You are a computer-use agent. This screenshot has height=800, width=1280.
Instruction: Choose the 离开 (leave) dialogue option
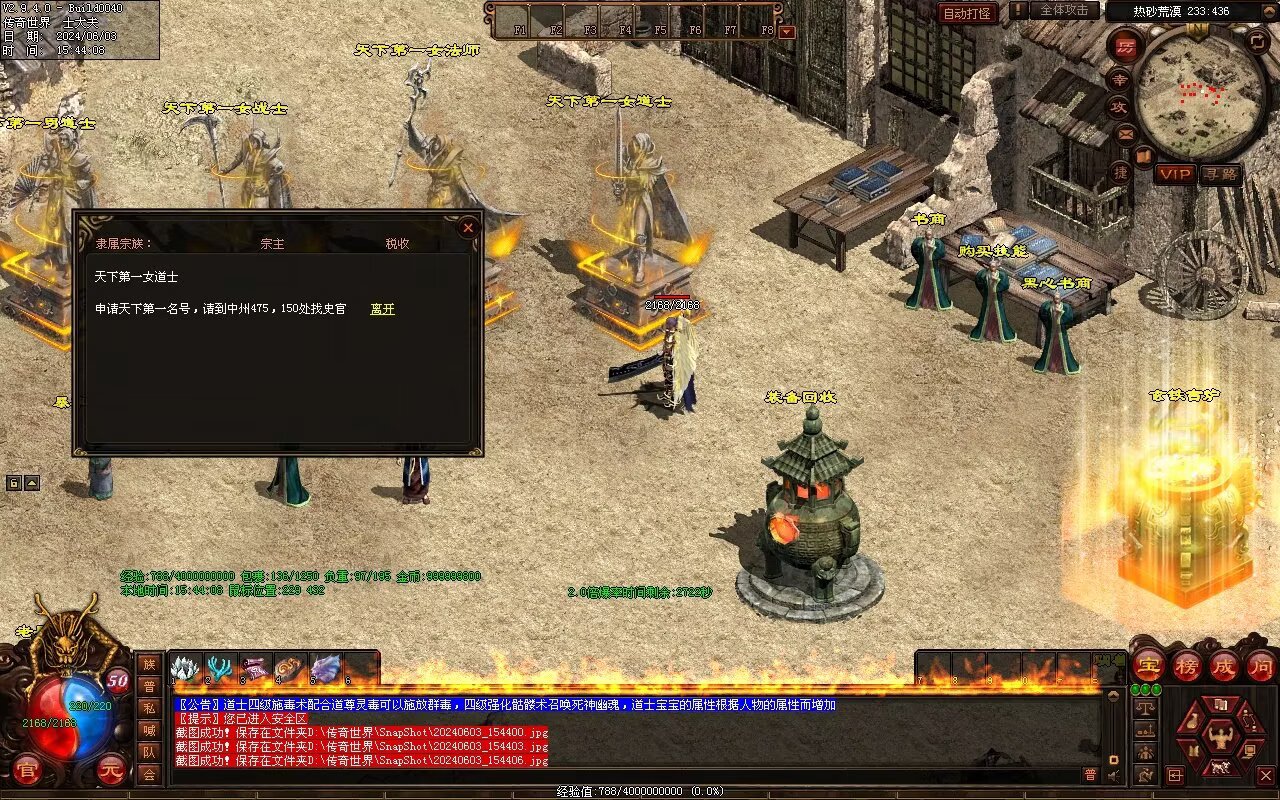click(x=382, y=309)
